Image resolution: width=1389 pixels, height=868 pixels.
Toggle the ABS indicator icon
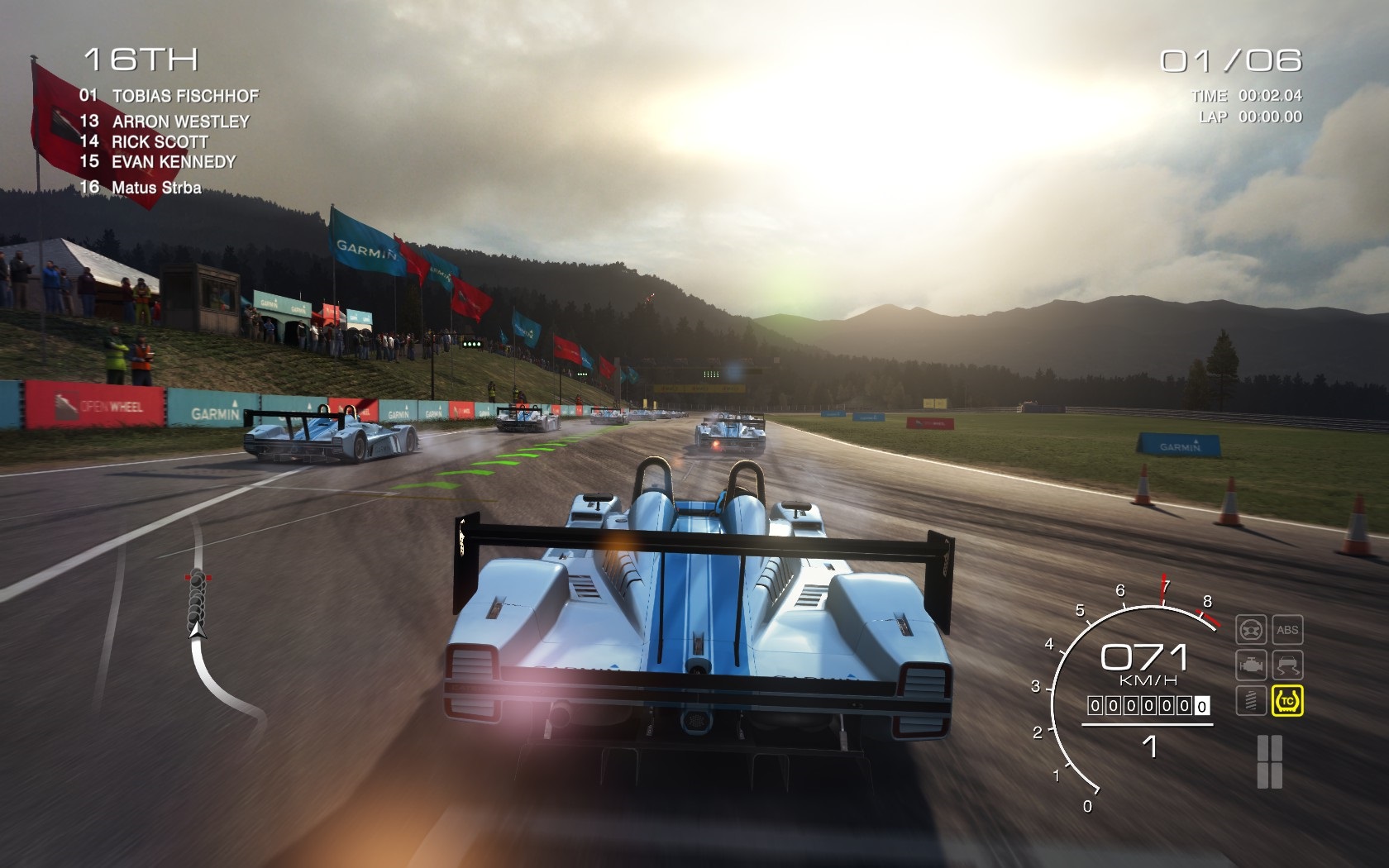[1287, 630]
